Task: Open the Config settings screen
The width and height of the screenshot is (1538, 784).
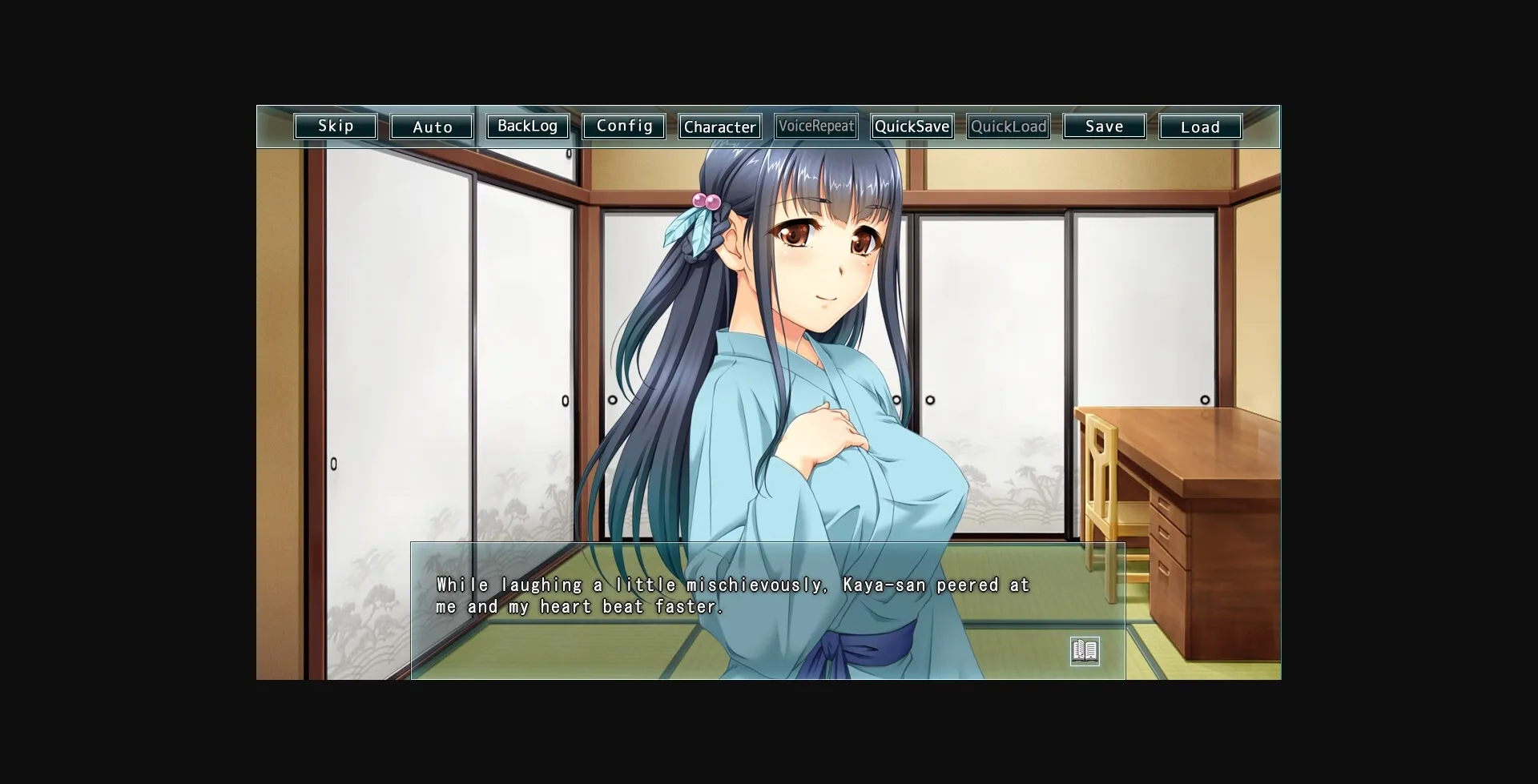Action: coord(623,126)
